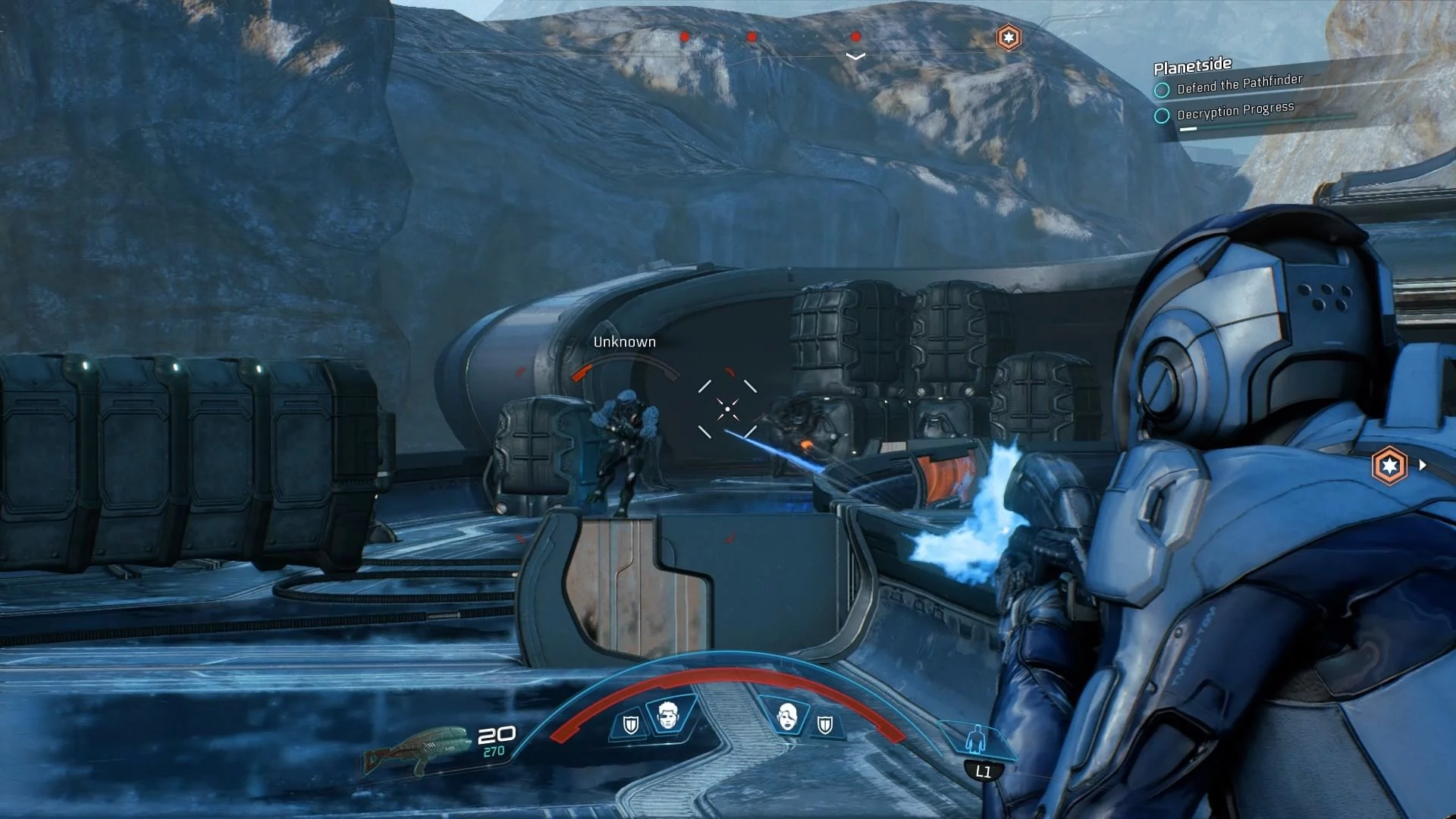The width and height of the screenshot is (1456, 819).
Task: Activate the body silhouette power icon
Action: (x=977, y=738)
